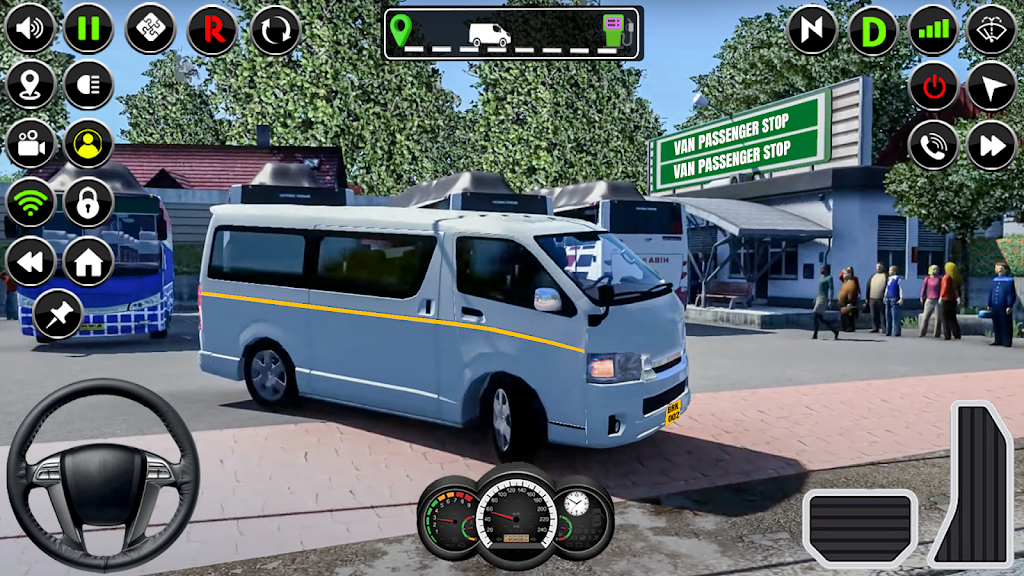Select the yellow driver profile icon
Screen dimensions: 1024x576
89,144
